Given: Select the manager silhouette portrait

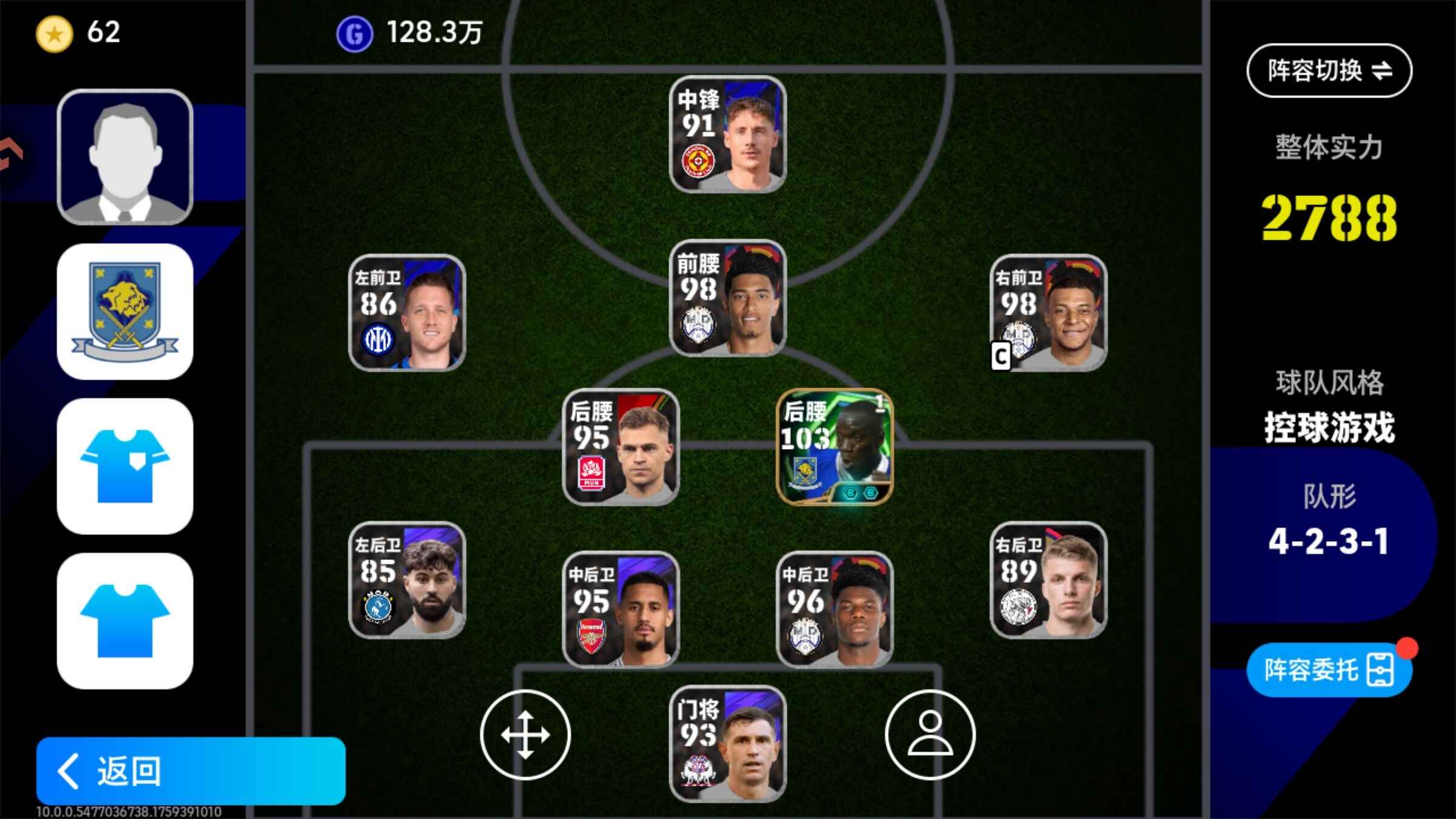Looking at the screenshot, I should click(x=125, y=157).
